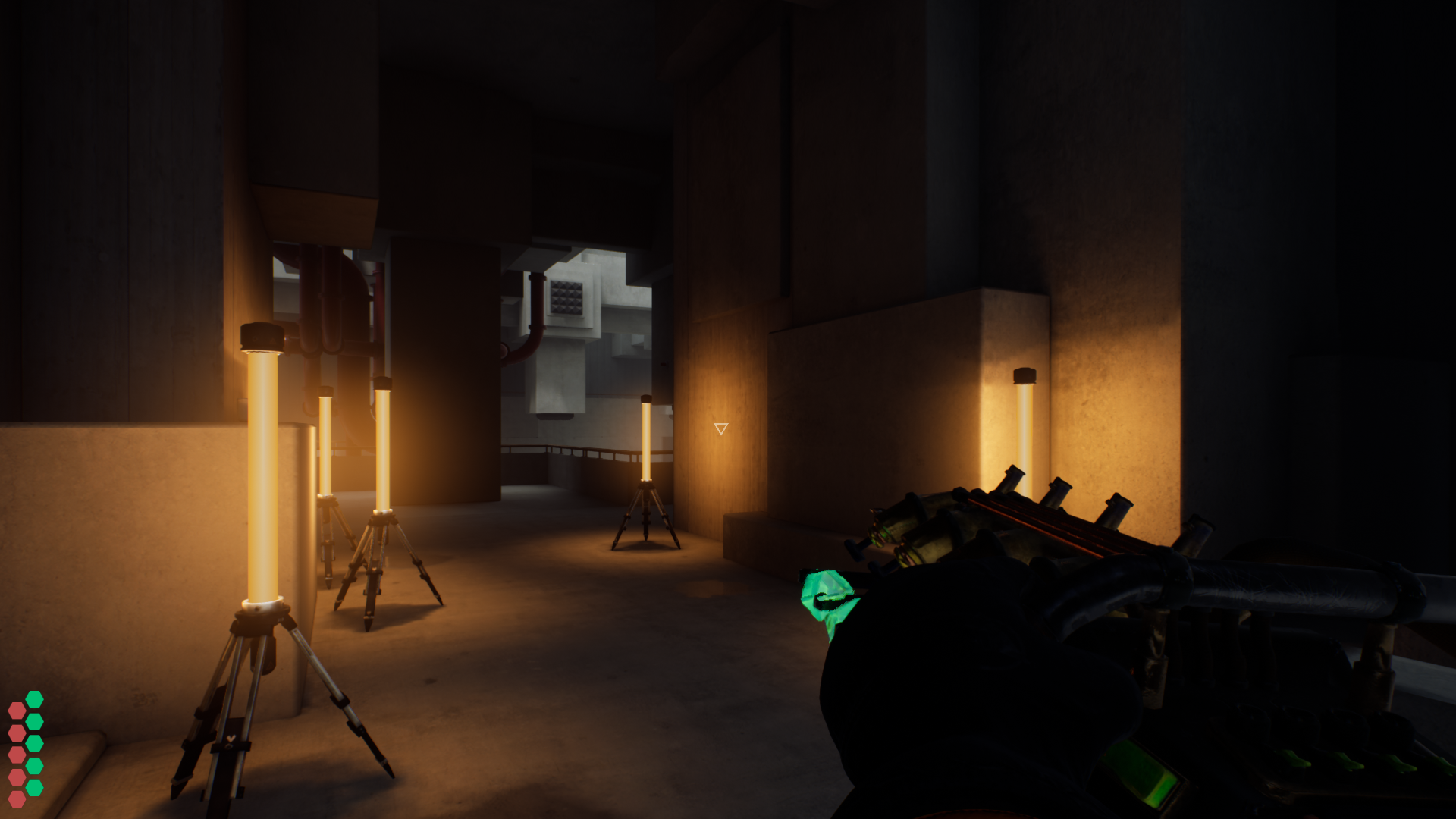Select the bottom red hexagon in the HUD

pos(17,799)
